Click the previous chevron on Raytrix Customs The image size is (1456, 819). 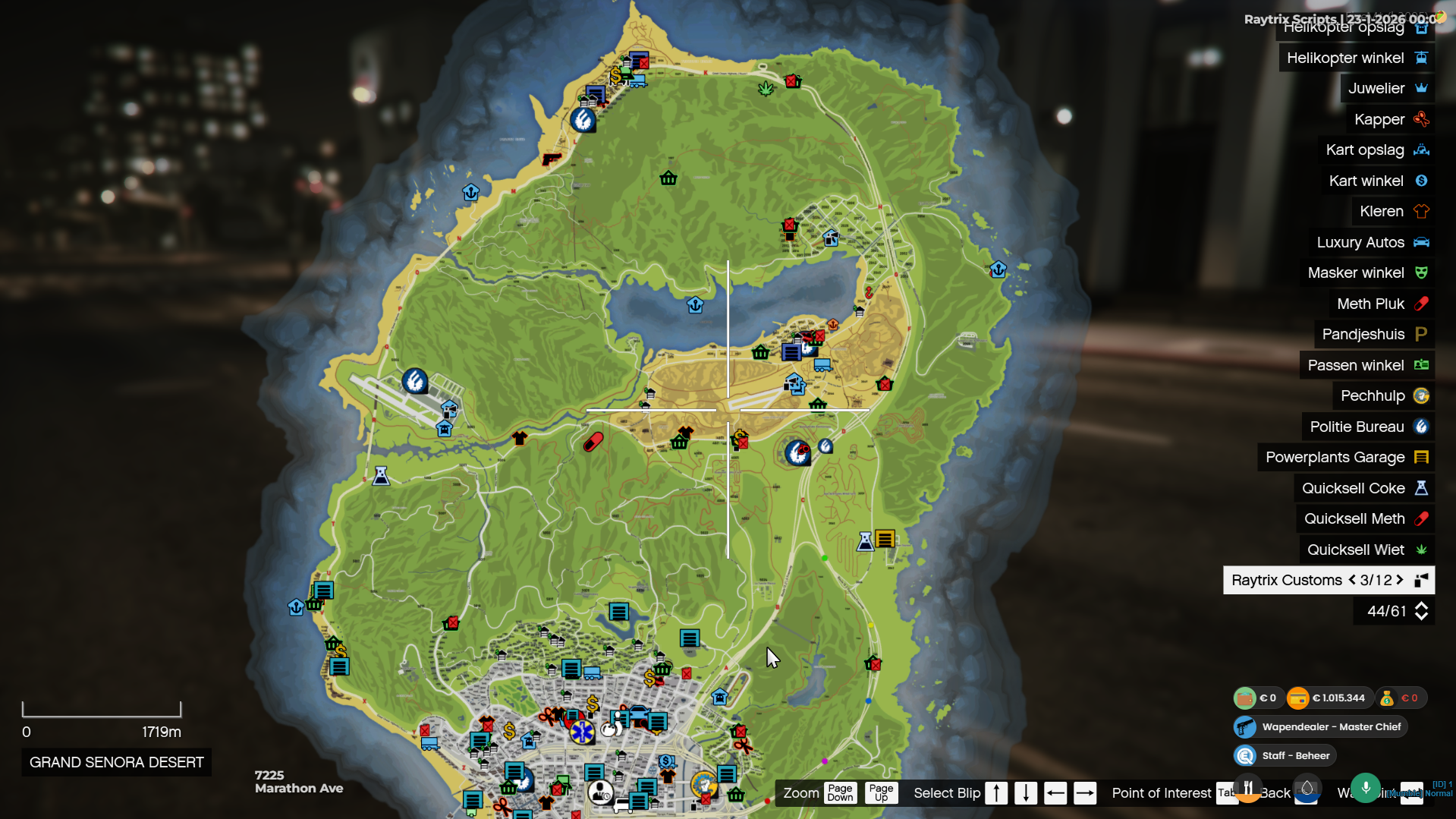pyautogui.click(x=1351, y=580)
